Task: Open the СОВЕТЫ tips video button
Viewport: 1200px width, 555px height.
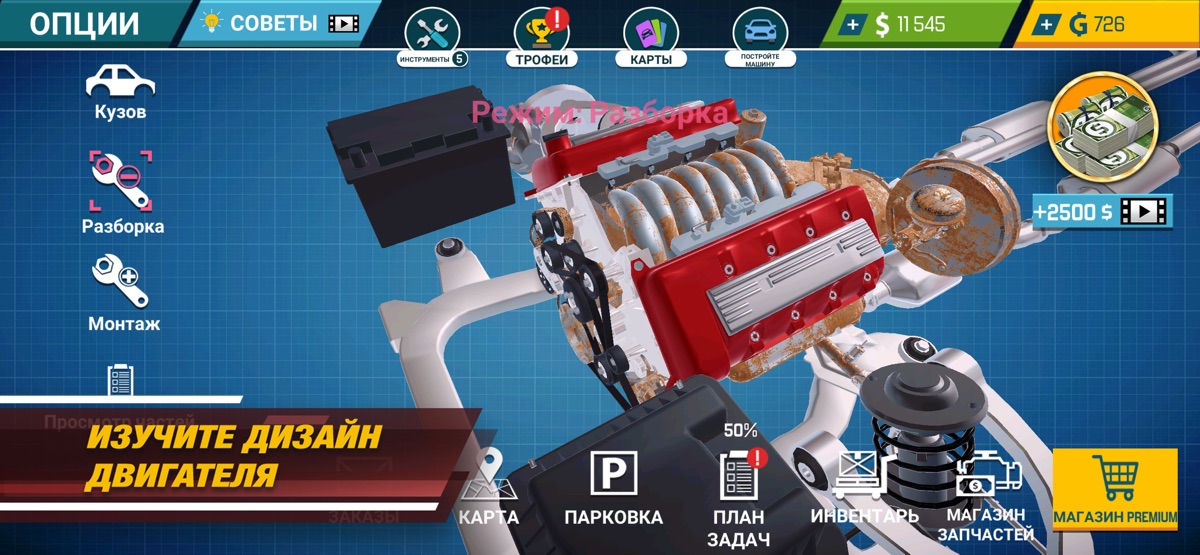Action: (x=280, y=23)
